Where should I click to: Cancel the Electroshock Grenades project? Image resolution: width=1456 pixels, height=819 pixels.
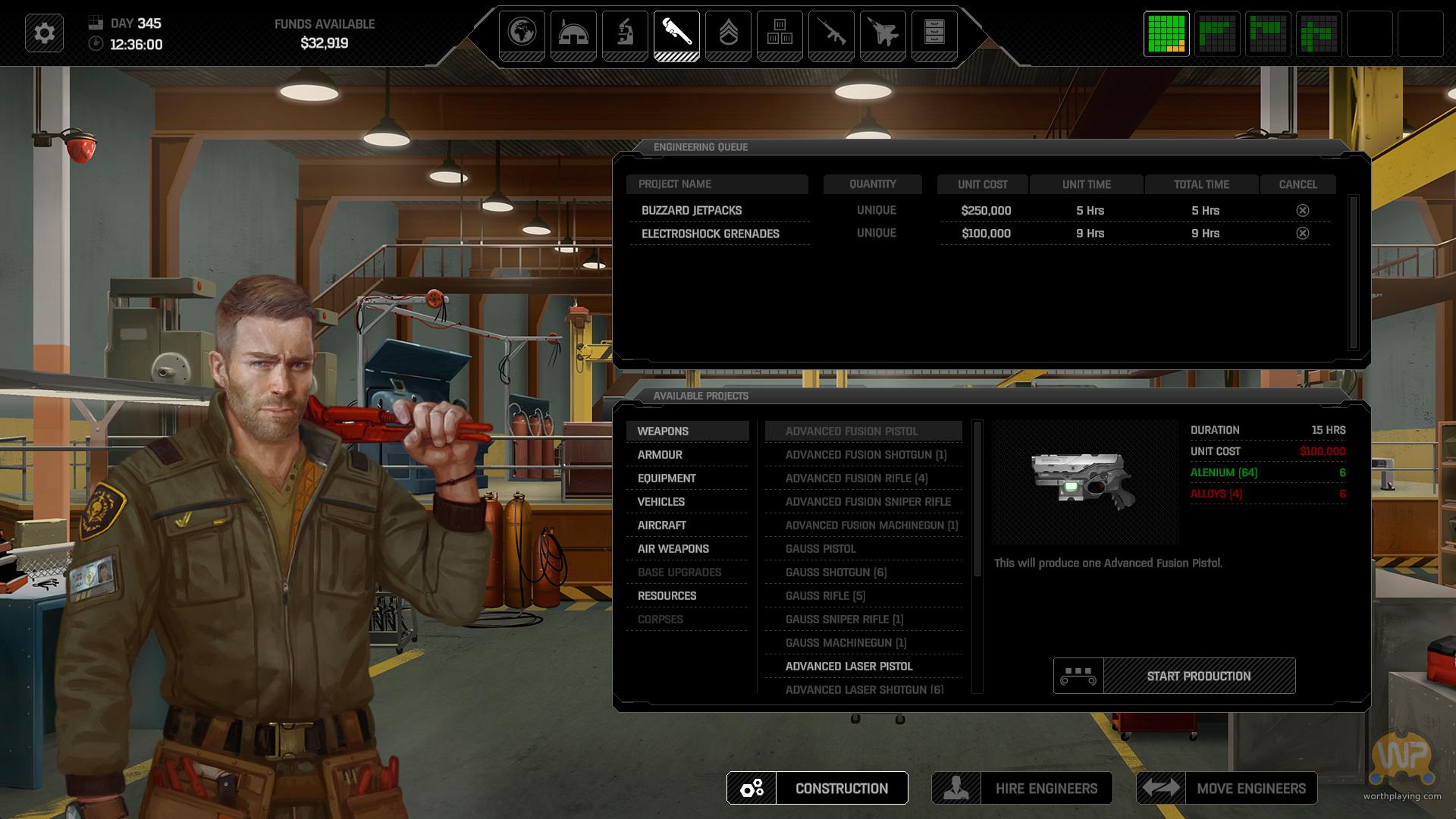pos(1302,233)
